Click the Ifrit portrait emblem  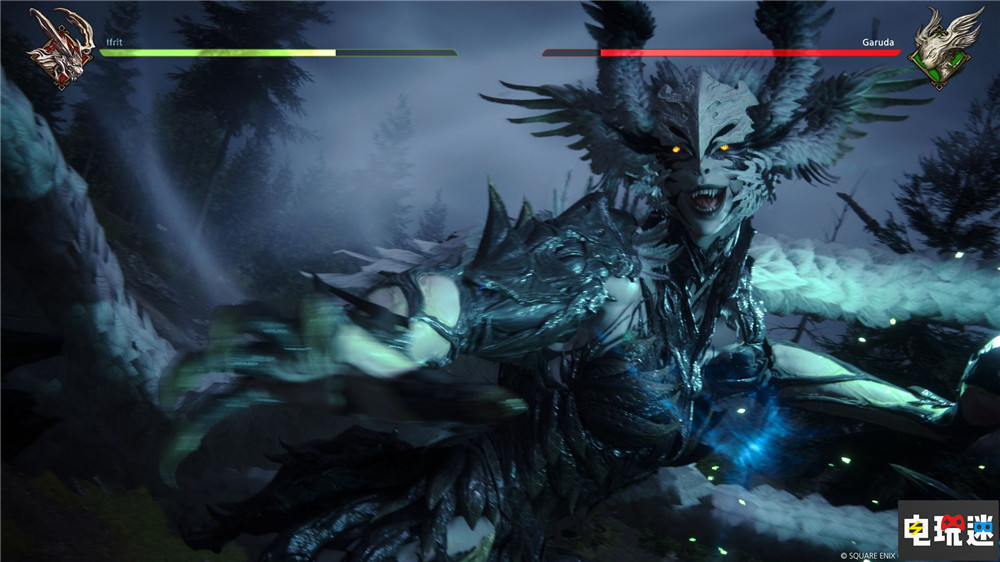60,46
